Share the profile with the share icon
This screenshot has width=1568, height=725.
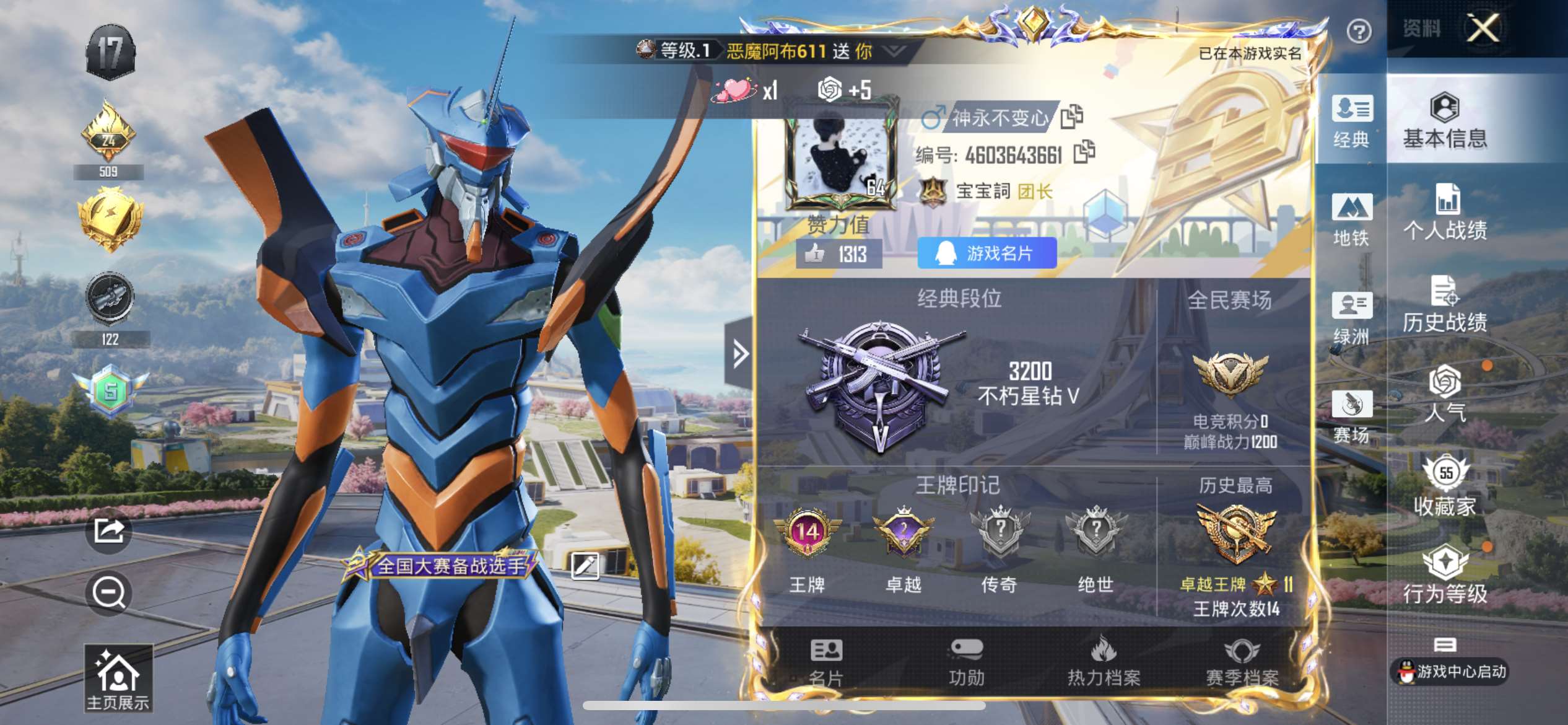pyautogui.click(x=108, y=531)
